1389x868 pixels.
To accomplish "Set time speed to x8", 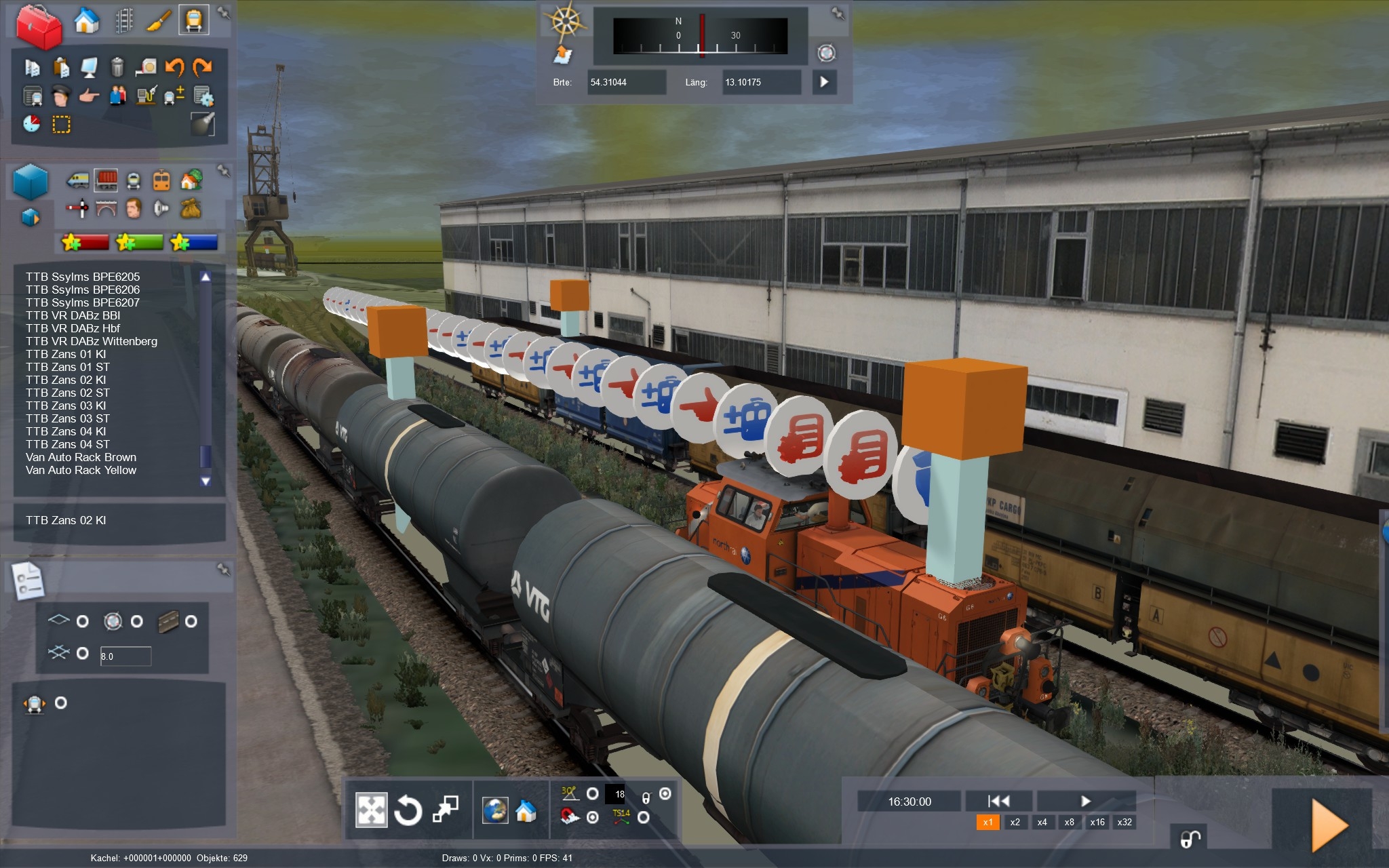I will pyautogui.click(x=1069, y=822).
